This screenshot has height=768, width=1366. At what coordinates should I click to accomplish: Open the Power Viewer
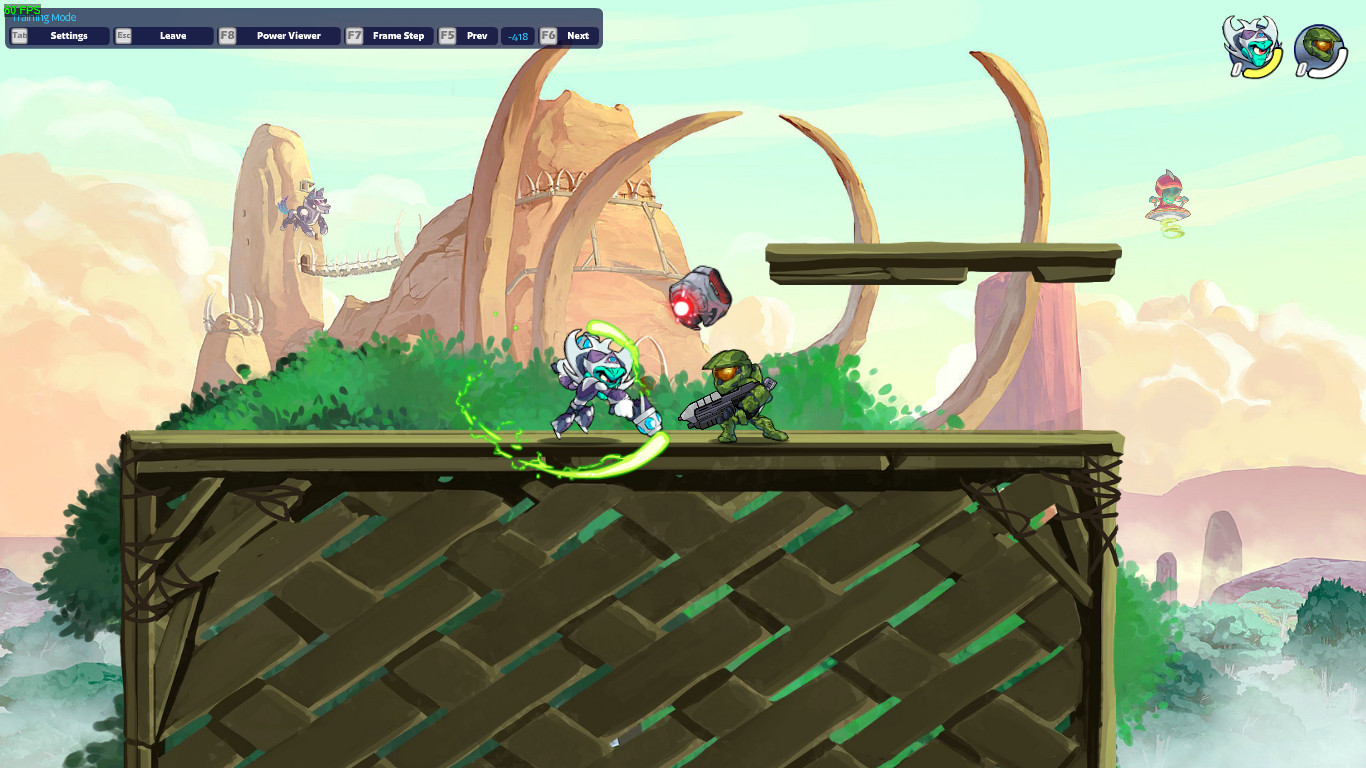[x=288, y=35]
